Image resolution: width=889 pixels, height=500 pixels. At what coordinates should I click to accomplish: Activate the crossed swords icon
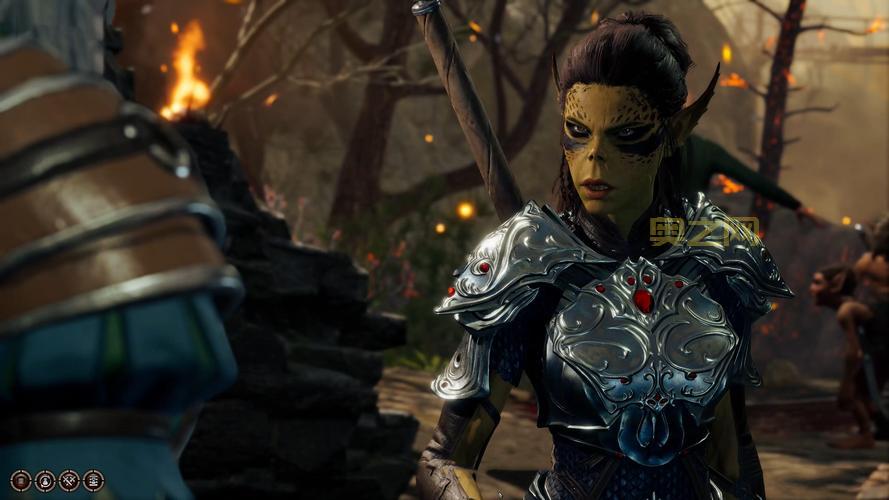69,481
